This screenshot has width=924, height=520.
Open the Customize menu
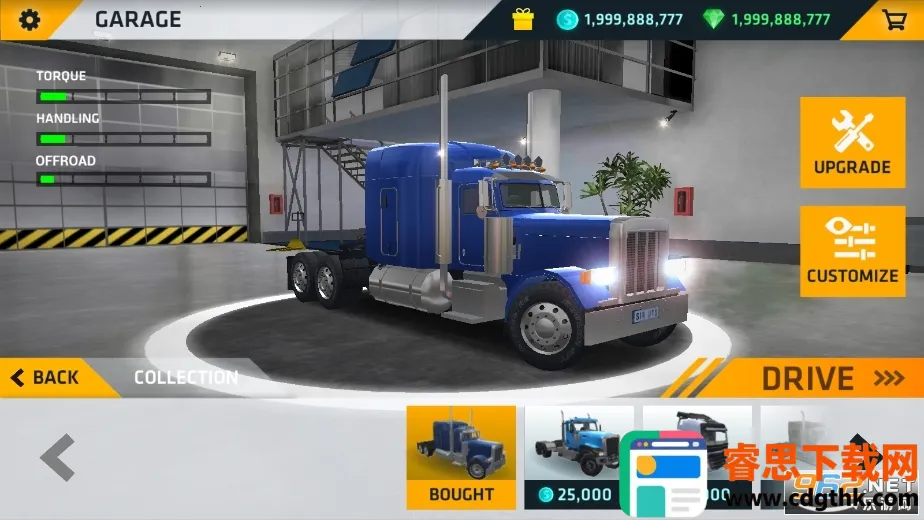coord(852,251)
